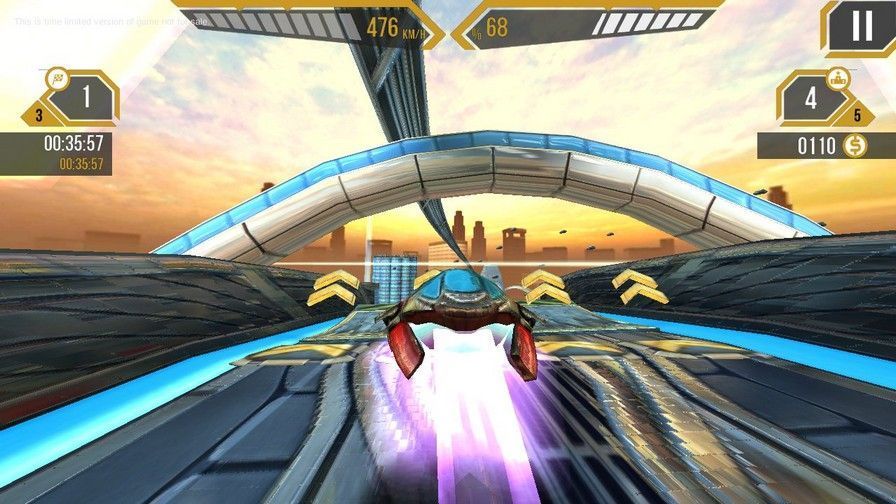Pause the race with the pause button

(861, 27)
